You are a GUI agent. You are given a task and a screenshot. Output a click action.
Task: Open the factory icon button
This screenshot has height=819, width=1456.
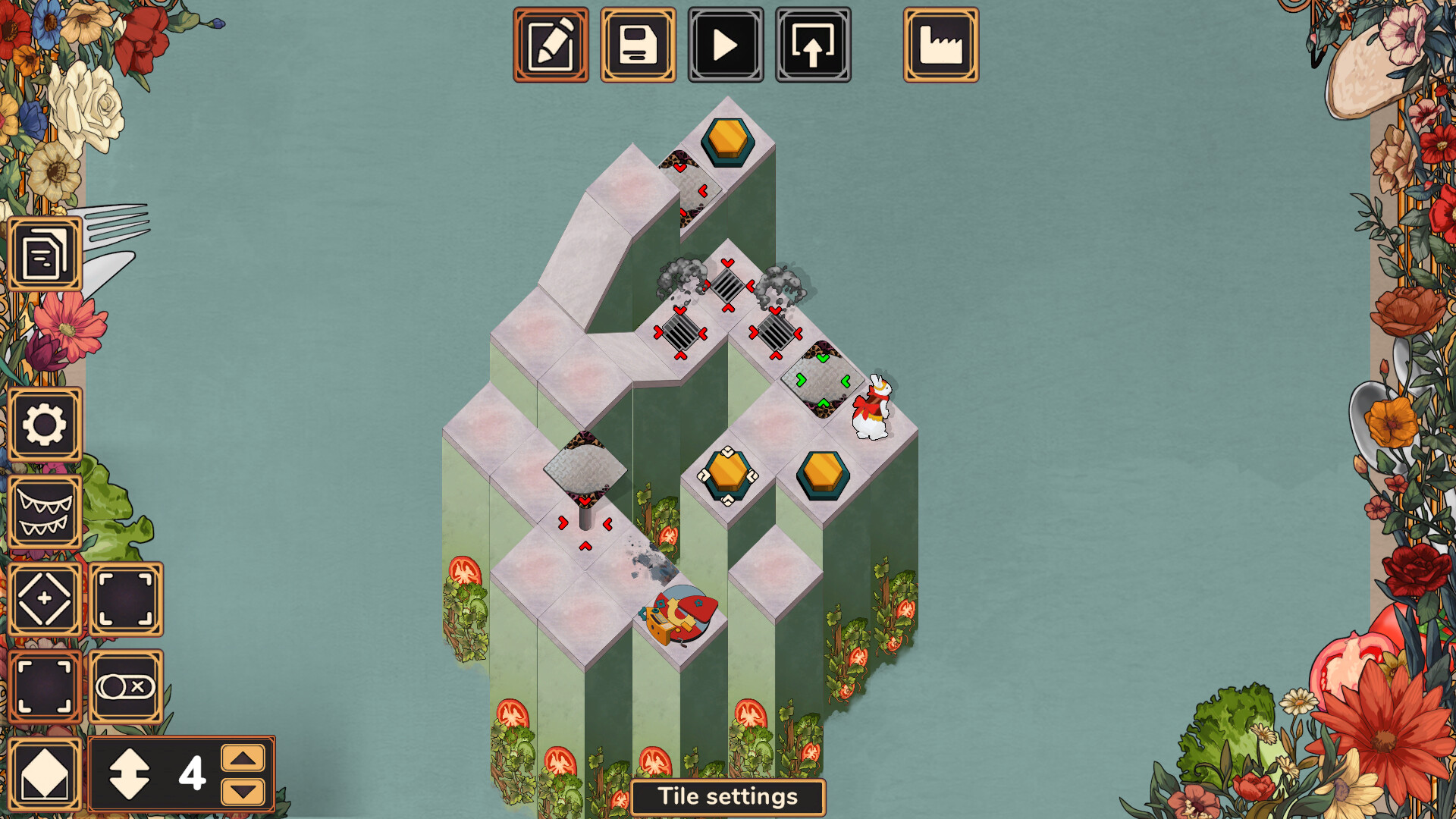pos(940,45)
